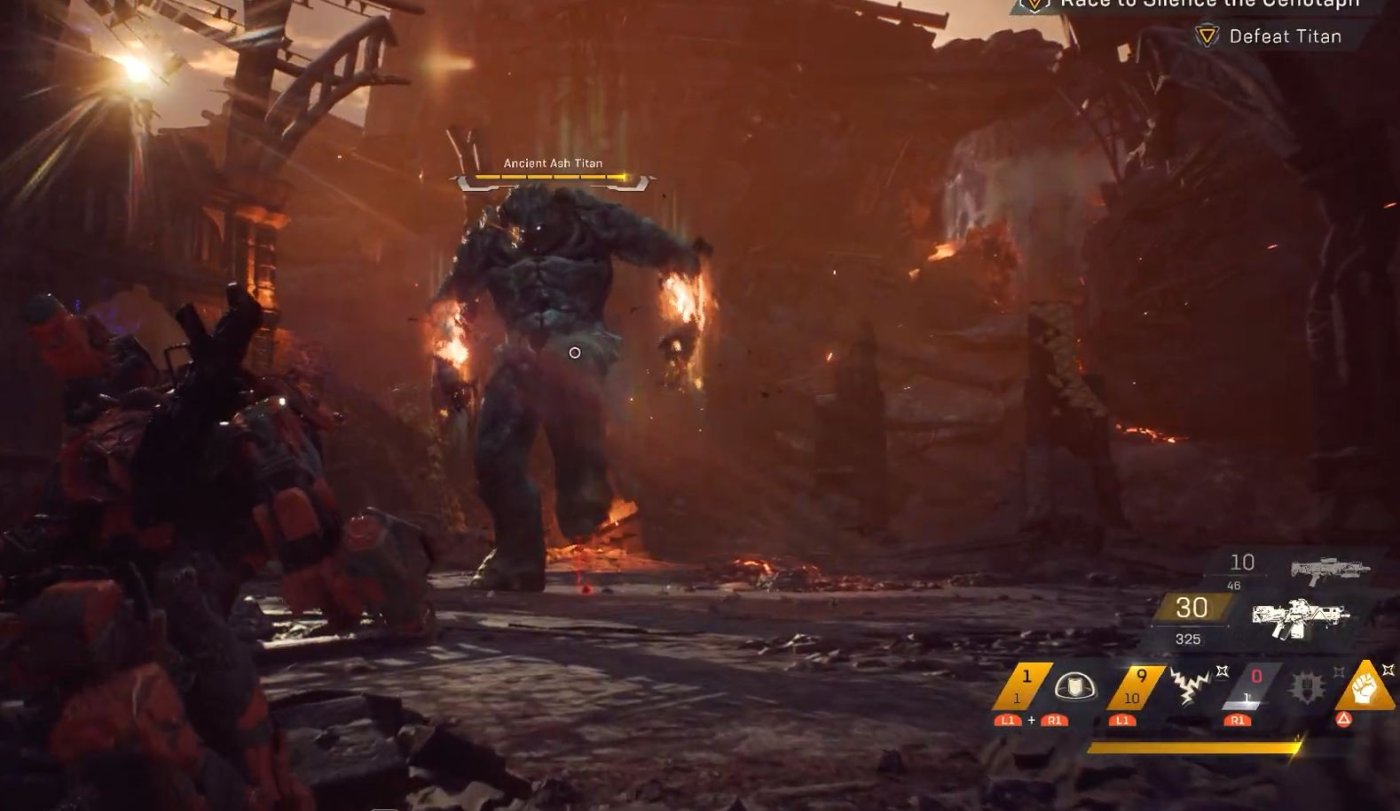This screenshot has width=1400, height=811.
Task: Trigger the lightning bolt ability
Action: (1191, 686)
